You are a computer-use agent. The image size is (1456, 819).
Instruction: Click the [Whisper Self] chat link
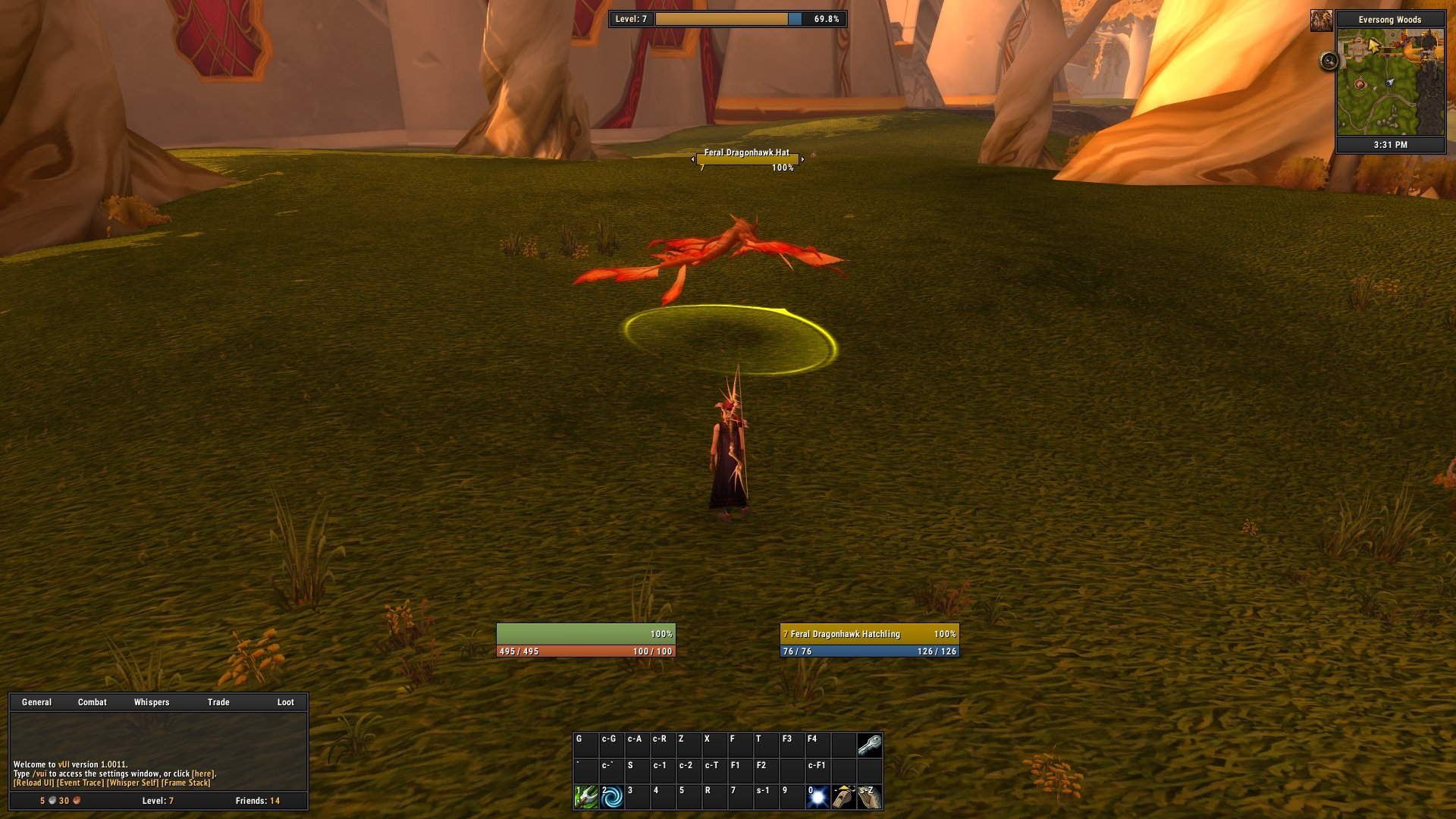tap(133, 783)
